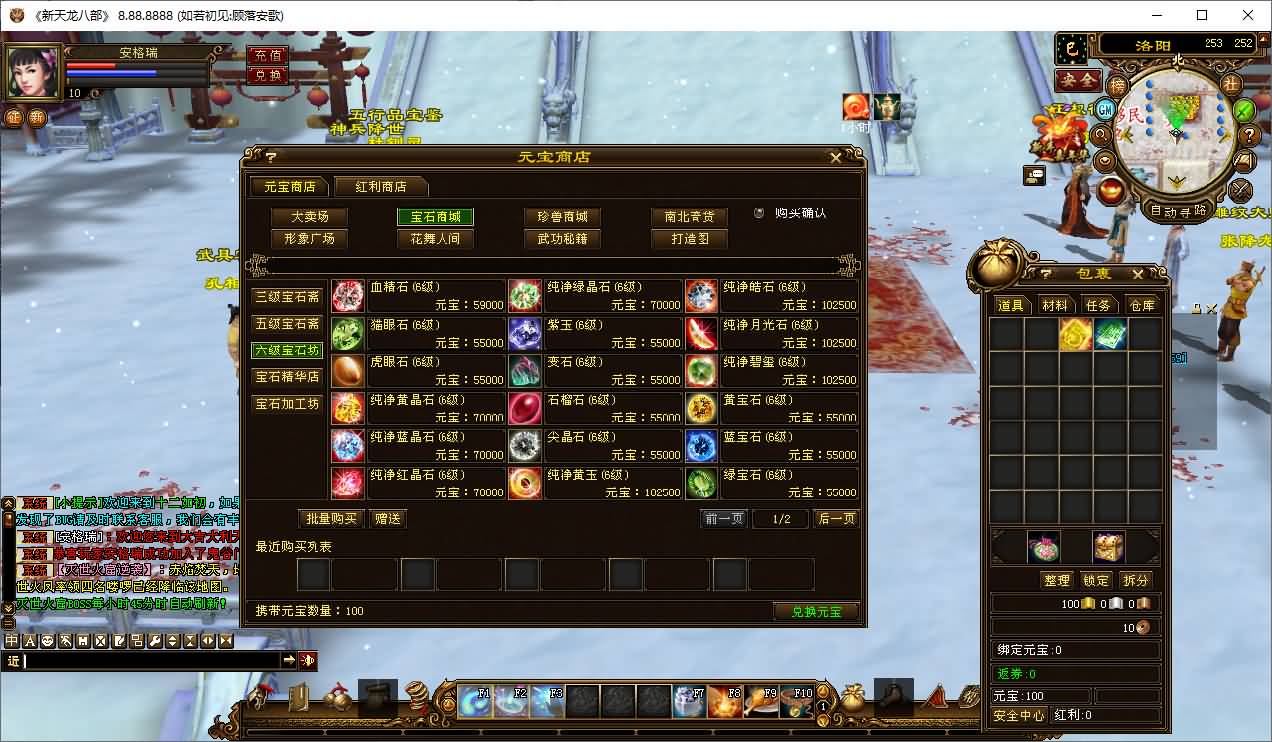Click the 兑换元宝 exchange button
The height and width of the screenshot is (742, 1272).
[816, 611]
